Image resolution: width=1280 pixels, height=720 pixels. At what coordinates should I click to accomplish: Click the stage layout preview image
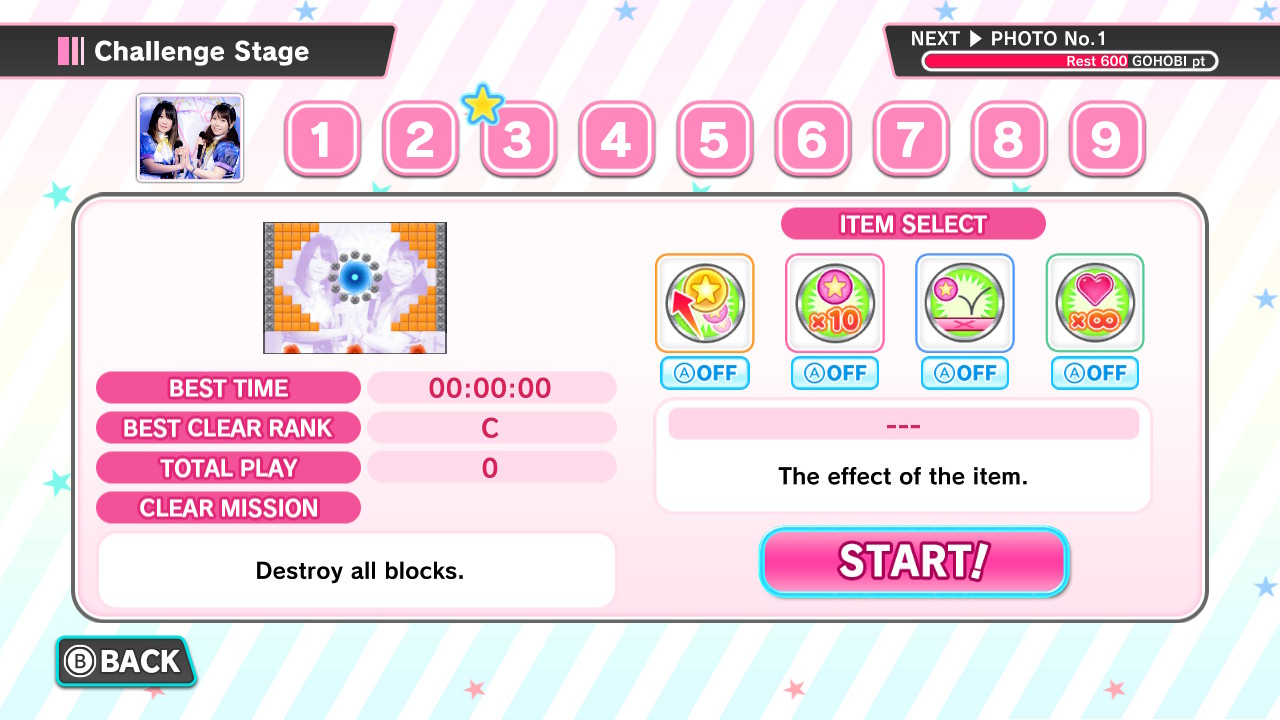pyautogui.click(x=353, y=288)
